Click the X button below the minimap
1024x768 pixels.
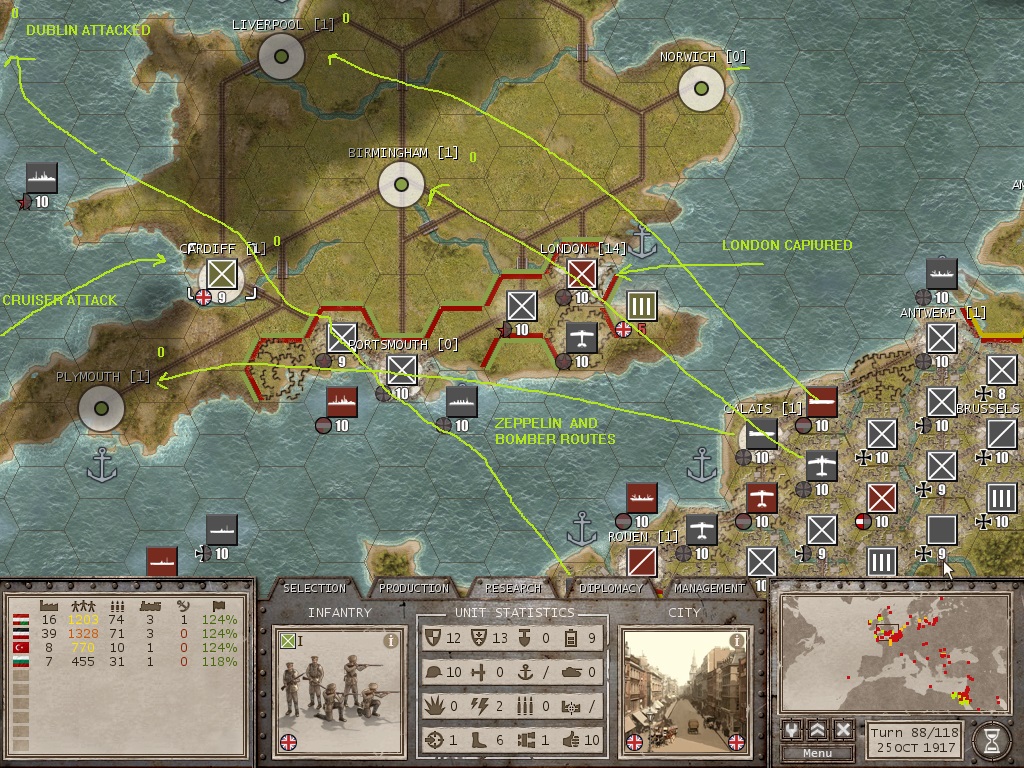click(843, 729)
